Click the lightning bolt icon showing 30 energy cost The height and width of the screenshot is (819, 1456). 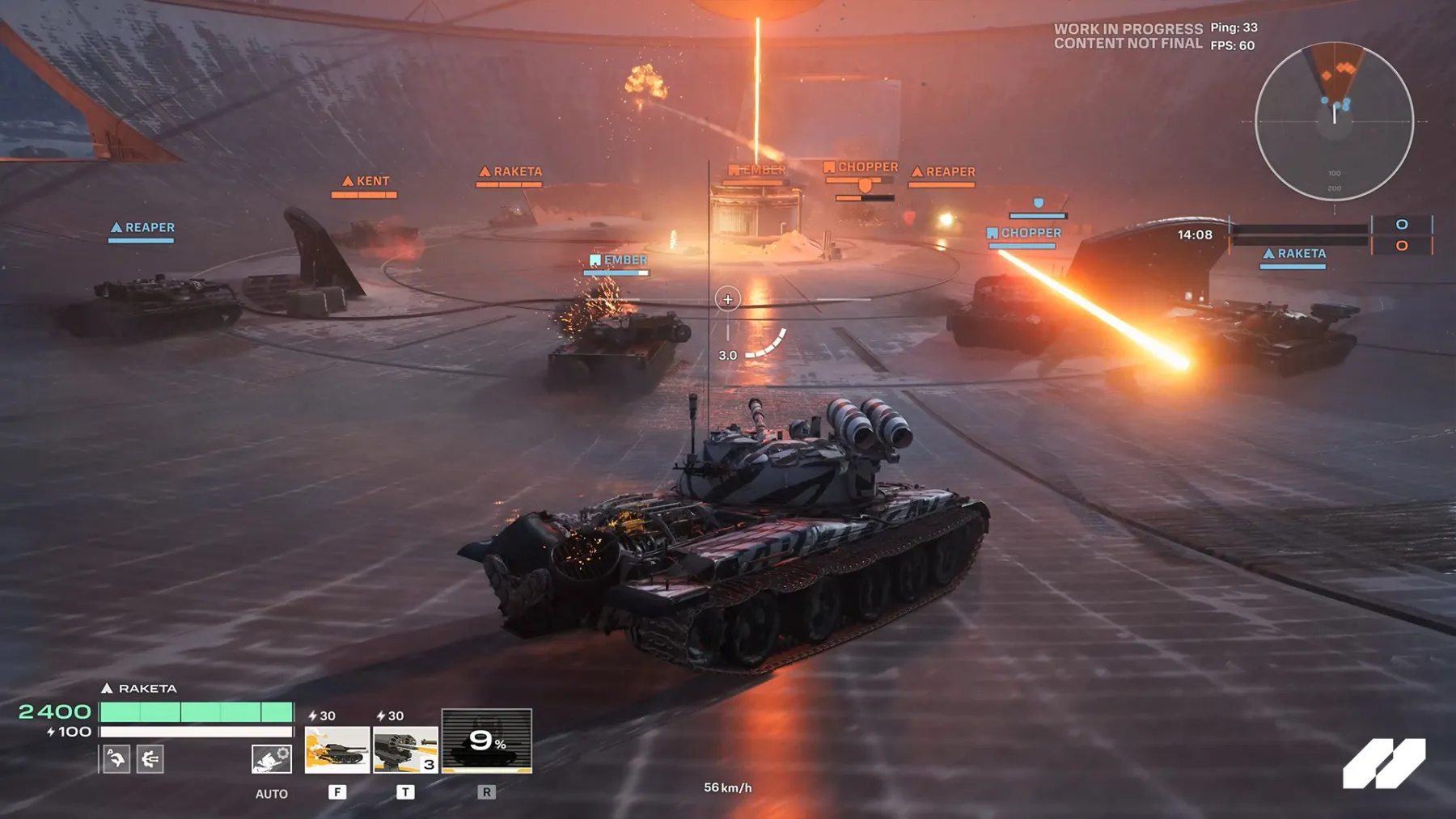coord(311,716)
